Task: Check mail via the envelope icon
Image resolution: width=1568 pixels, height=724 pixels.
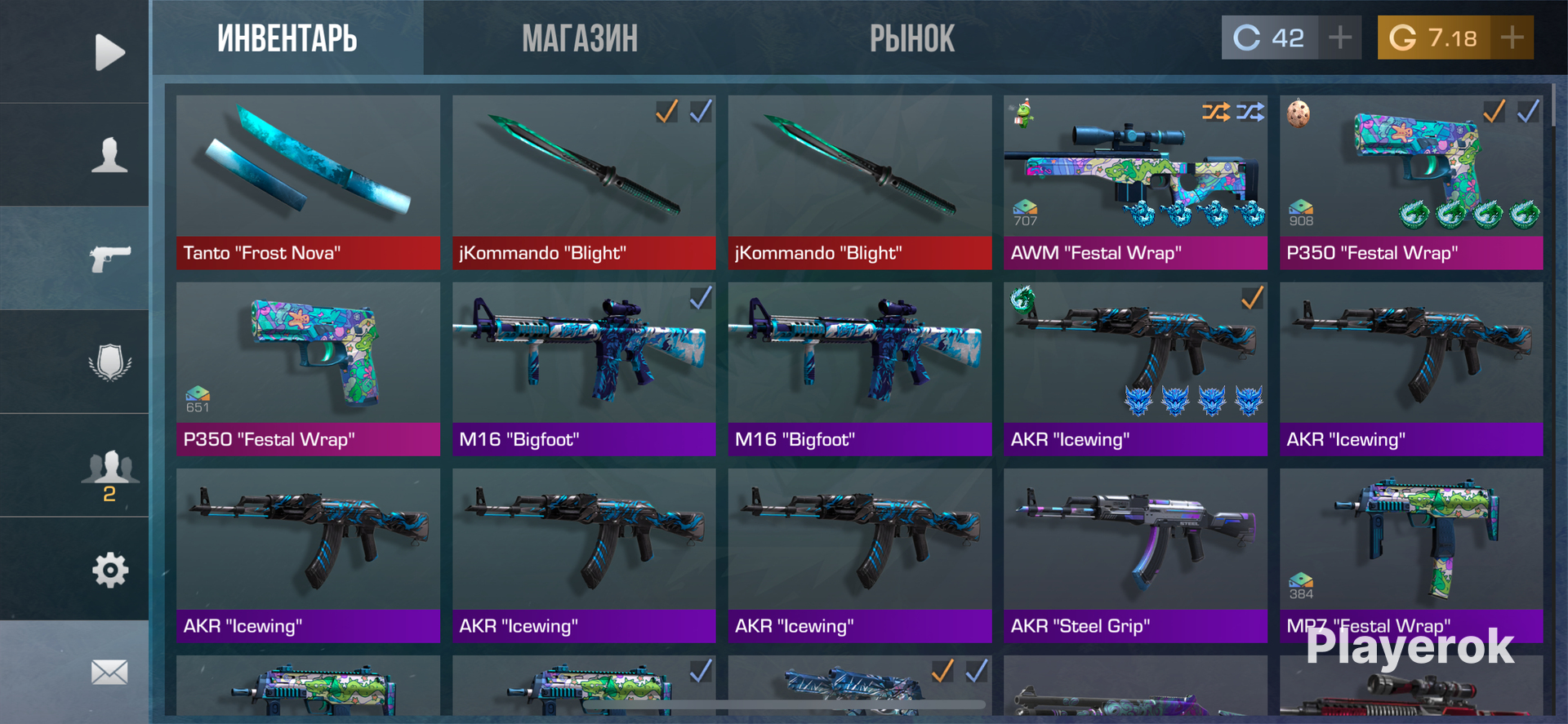Action: click(x=109, y=673)
